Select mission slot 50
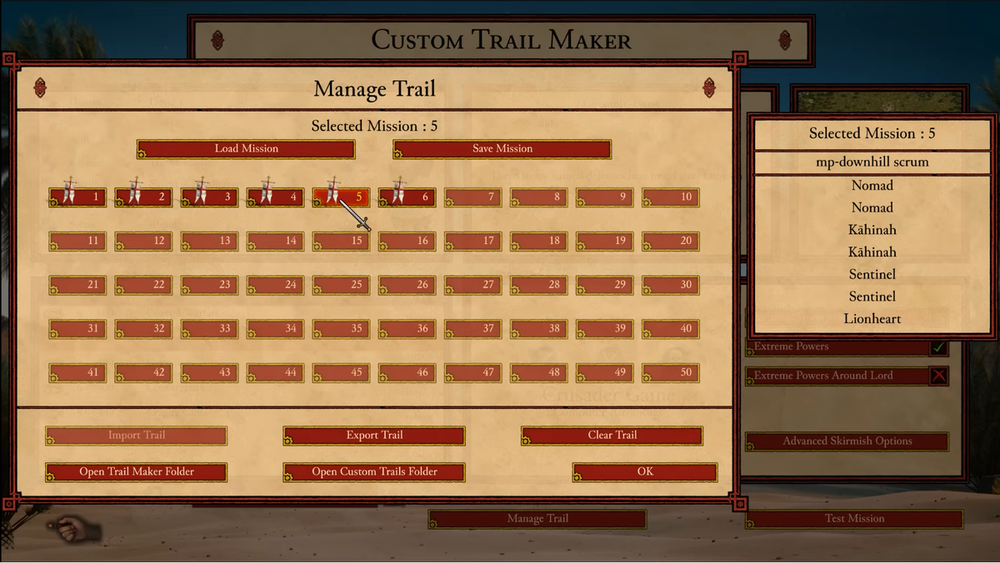The height and width of the screenshot is (563, 1000). tap(671, 373)
